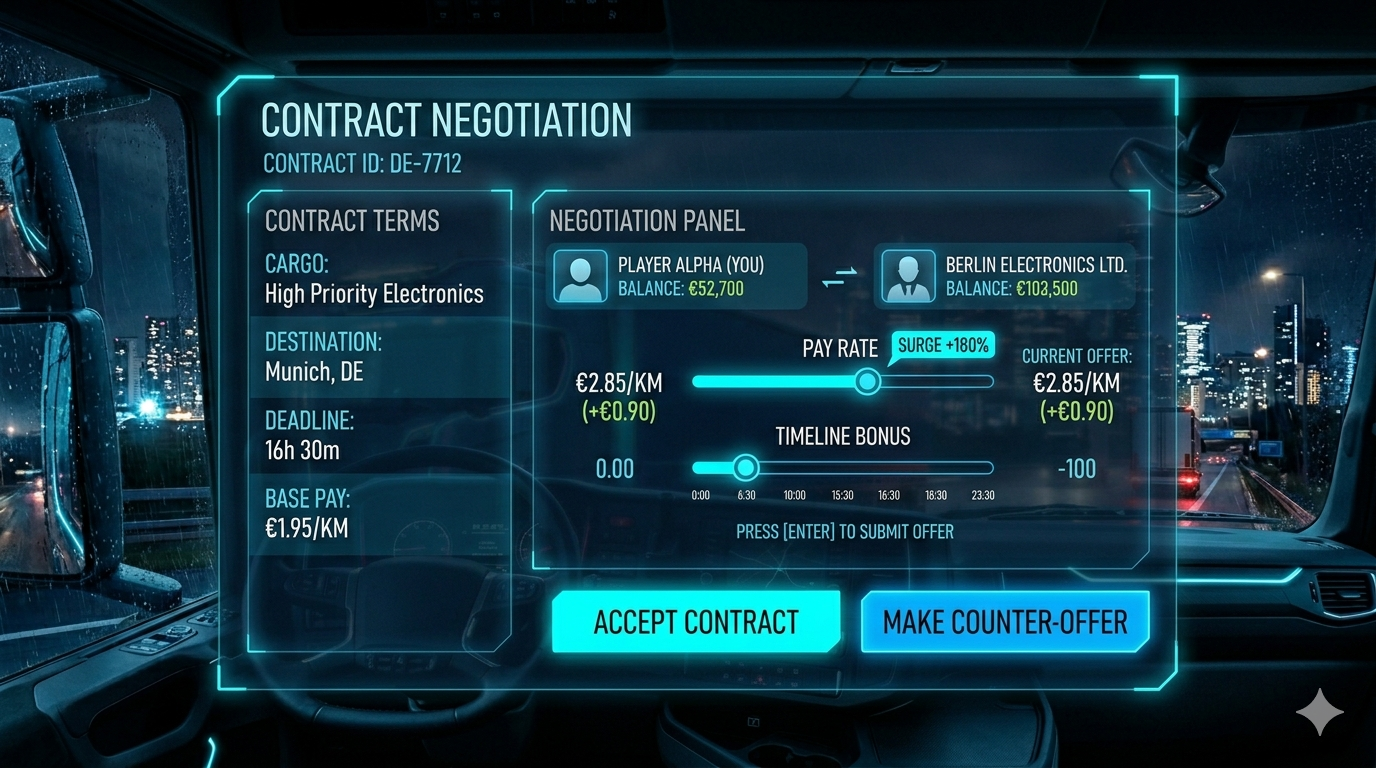Click the exchange arrows between the two negotiators
Screen dimensions: 1376x768
click(840, 275)
